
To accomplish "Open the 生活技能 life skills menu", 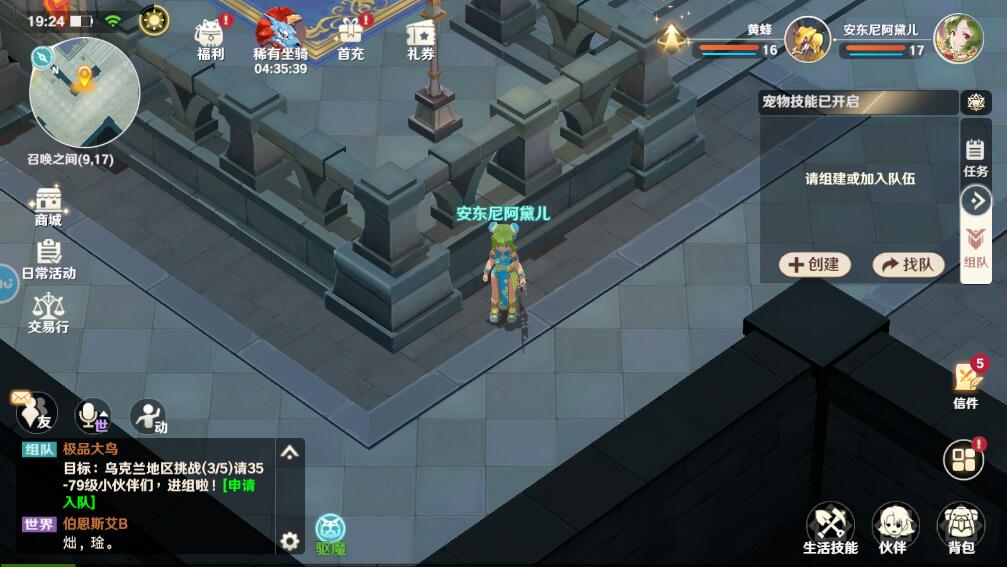I will 830,528.
